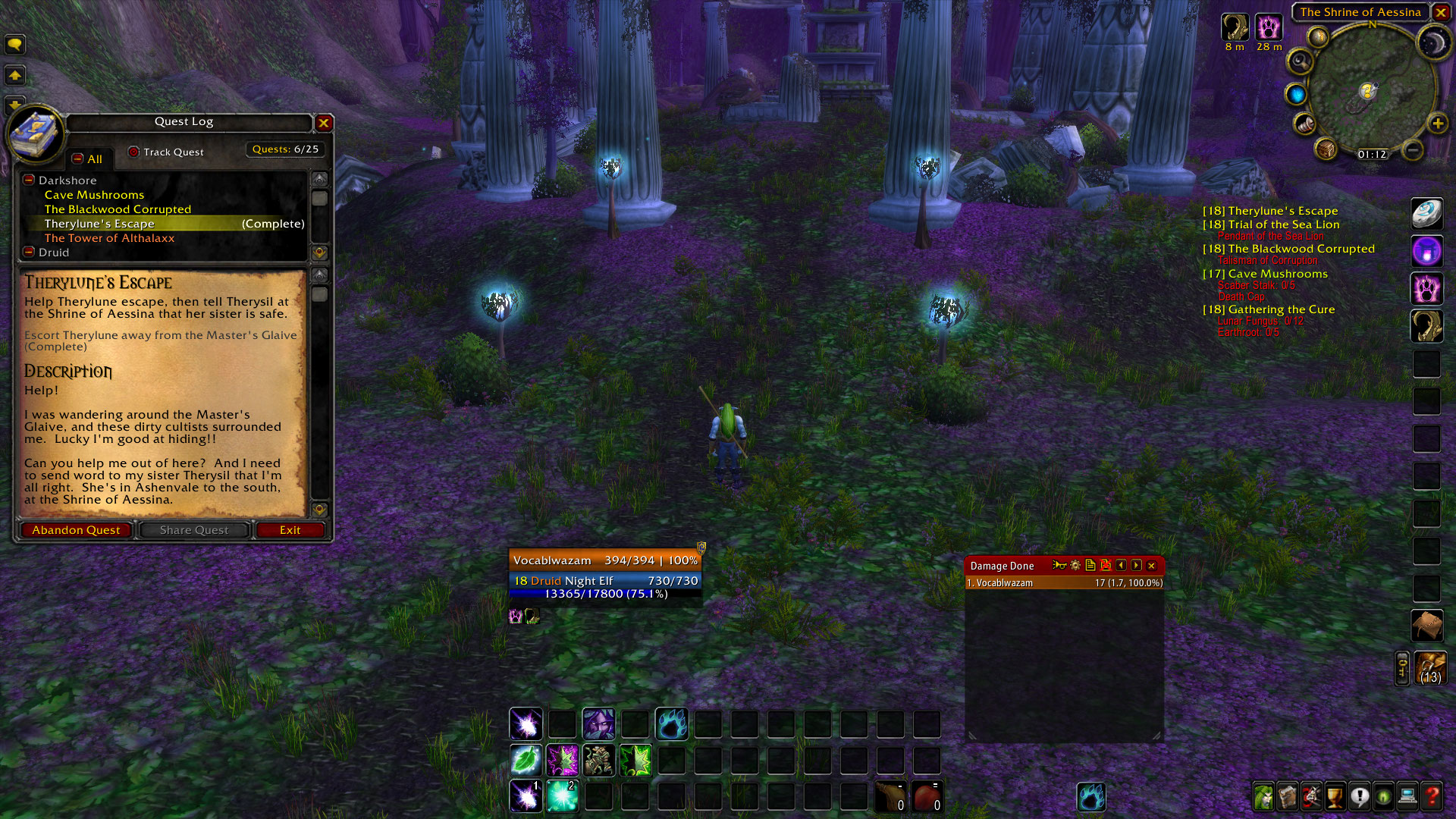Viewport: 1456px width, 819px height.
Task: Cast Moonfire using the blue flame icon
Action: click(x=672, y=724)
